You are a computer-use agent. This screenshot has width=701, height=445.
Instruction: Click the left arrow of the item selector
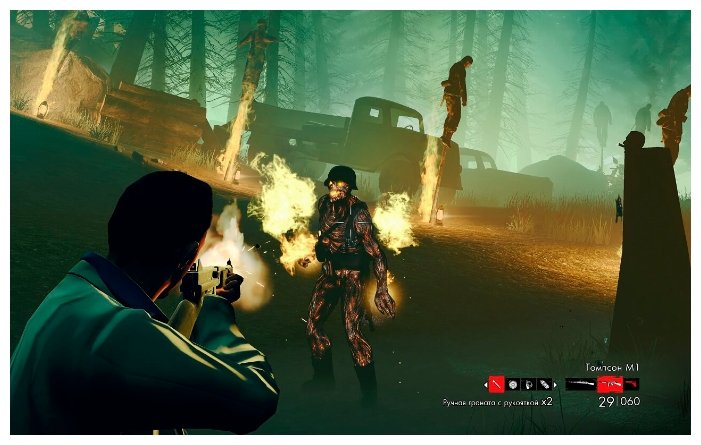(x=486, y=384)
